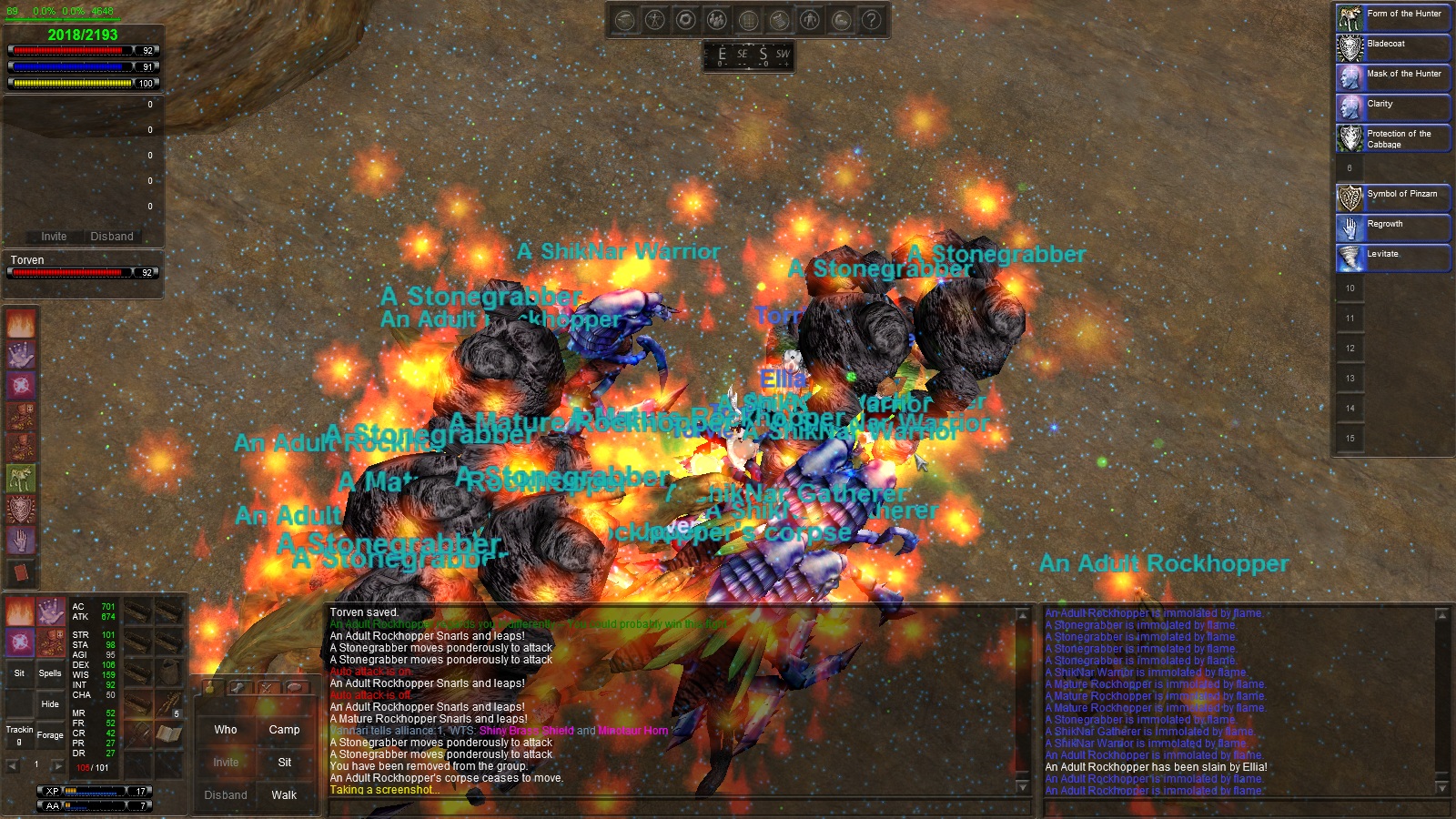Click the Levitate buff entry

pyautogui.click(x=1393, y=258)
